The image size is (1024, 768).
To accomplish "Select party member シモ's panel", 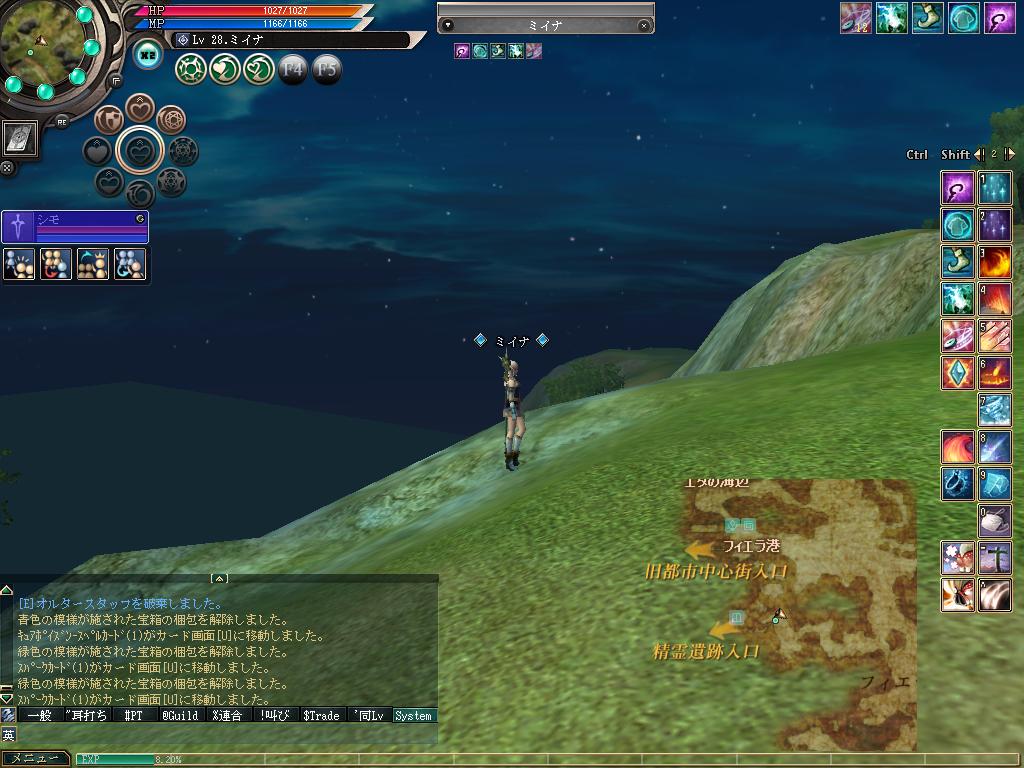I will 75,227.
